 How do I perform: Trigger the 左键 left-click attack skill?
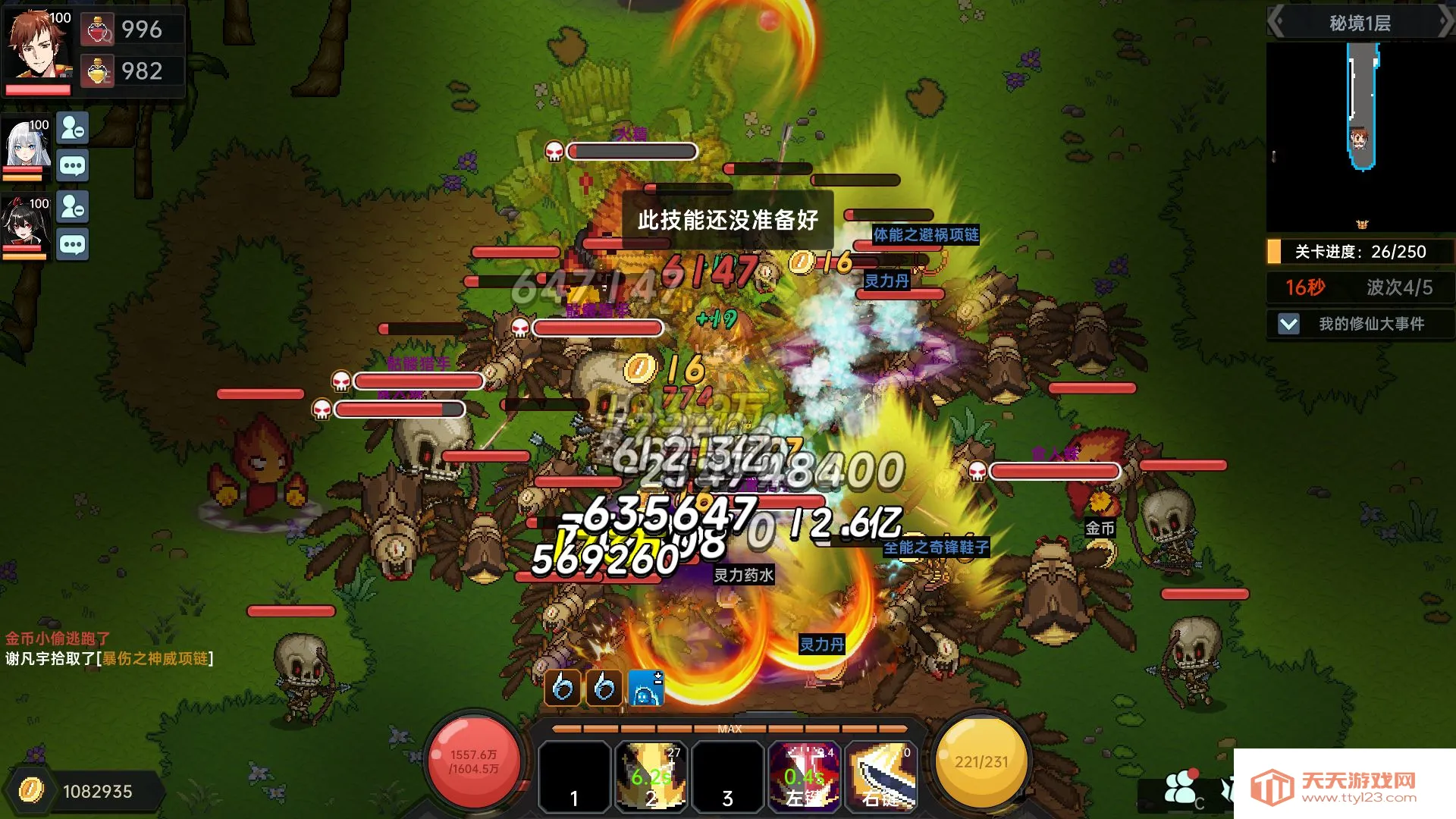(x=804, y=776)
